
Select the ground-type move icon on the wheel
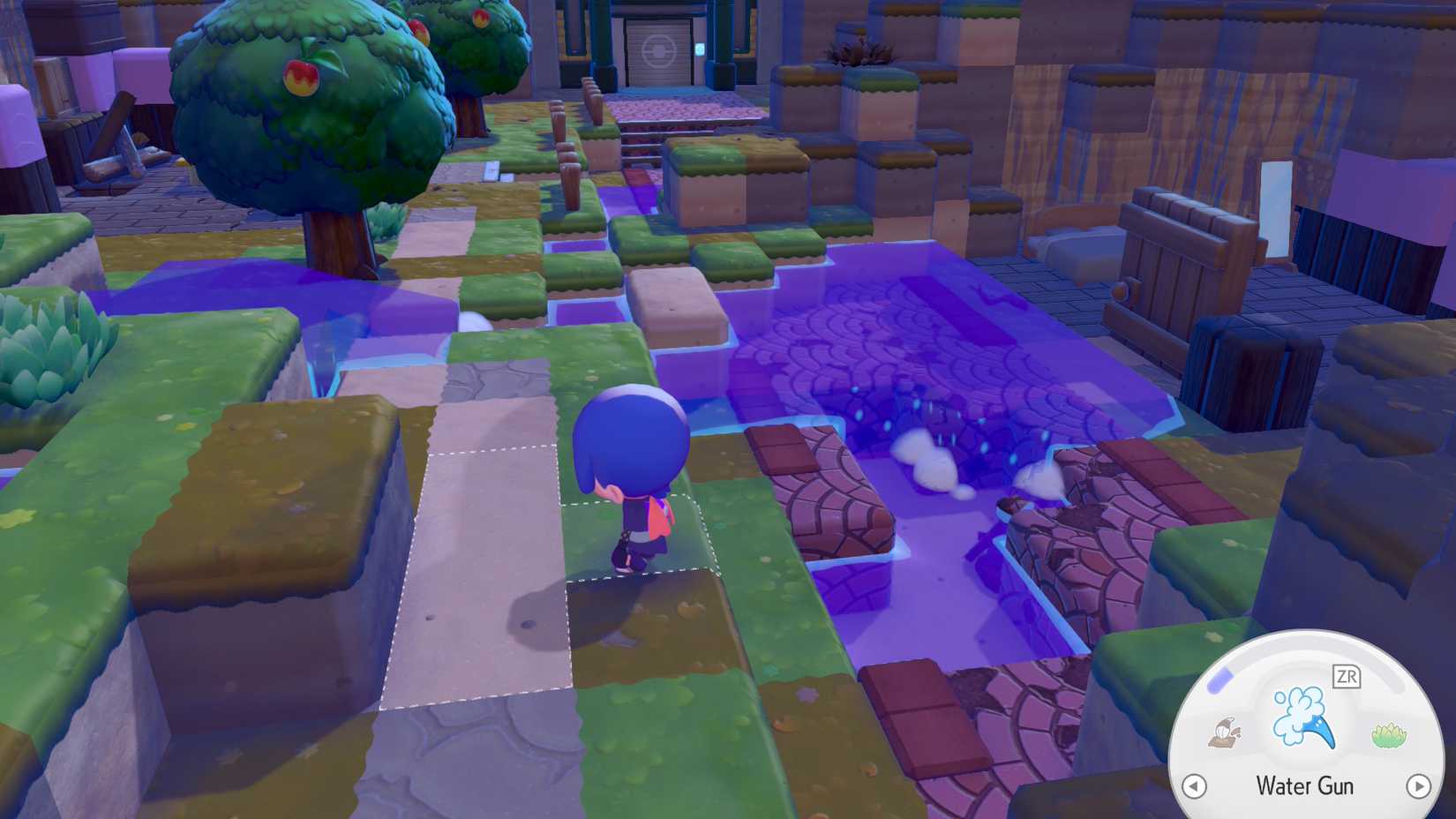coord(1224,733)
